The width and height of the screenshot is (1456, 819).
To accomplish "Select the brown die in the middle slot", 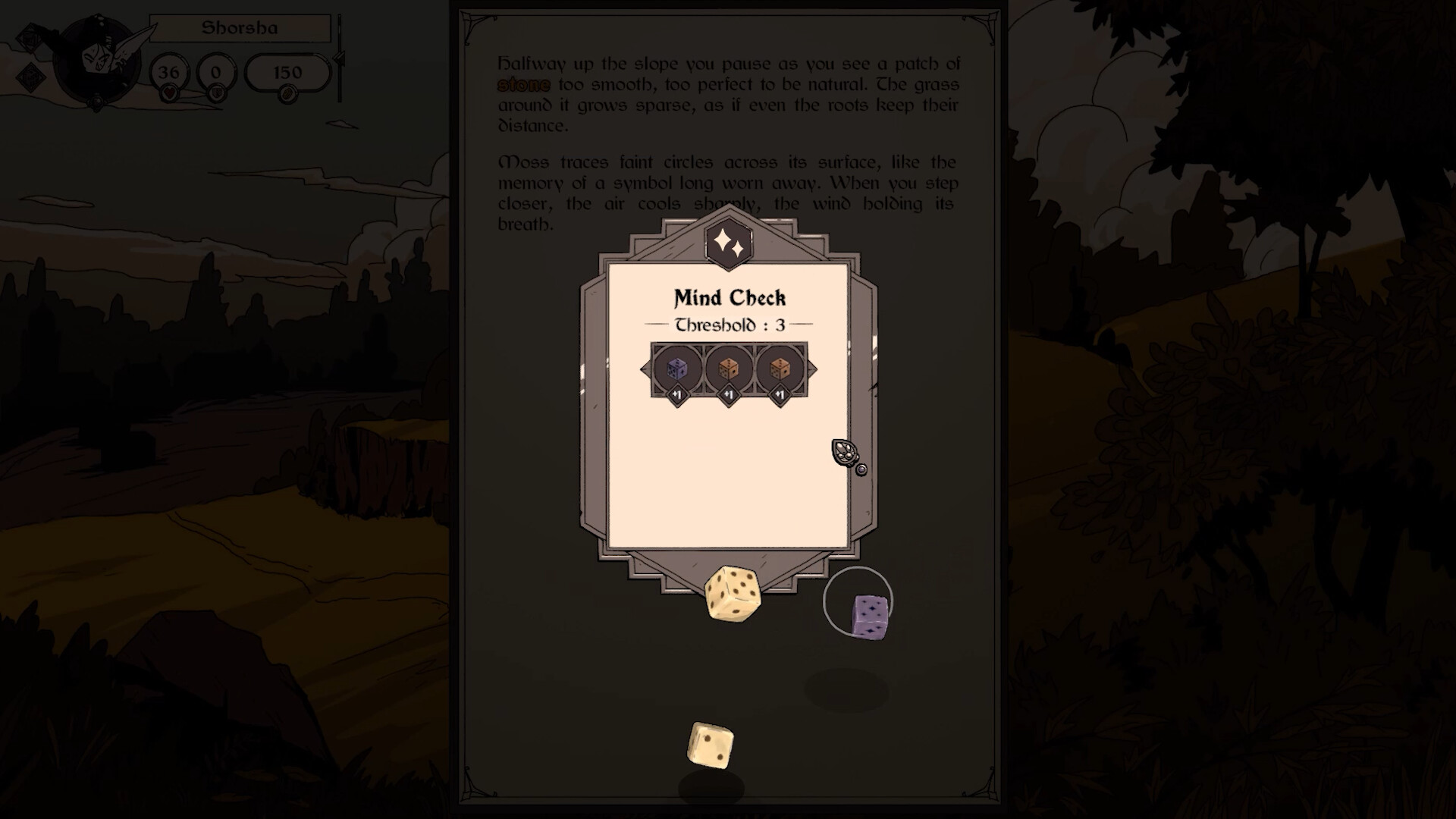I will 729,369.
